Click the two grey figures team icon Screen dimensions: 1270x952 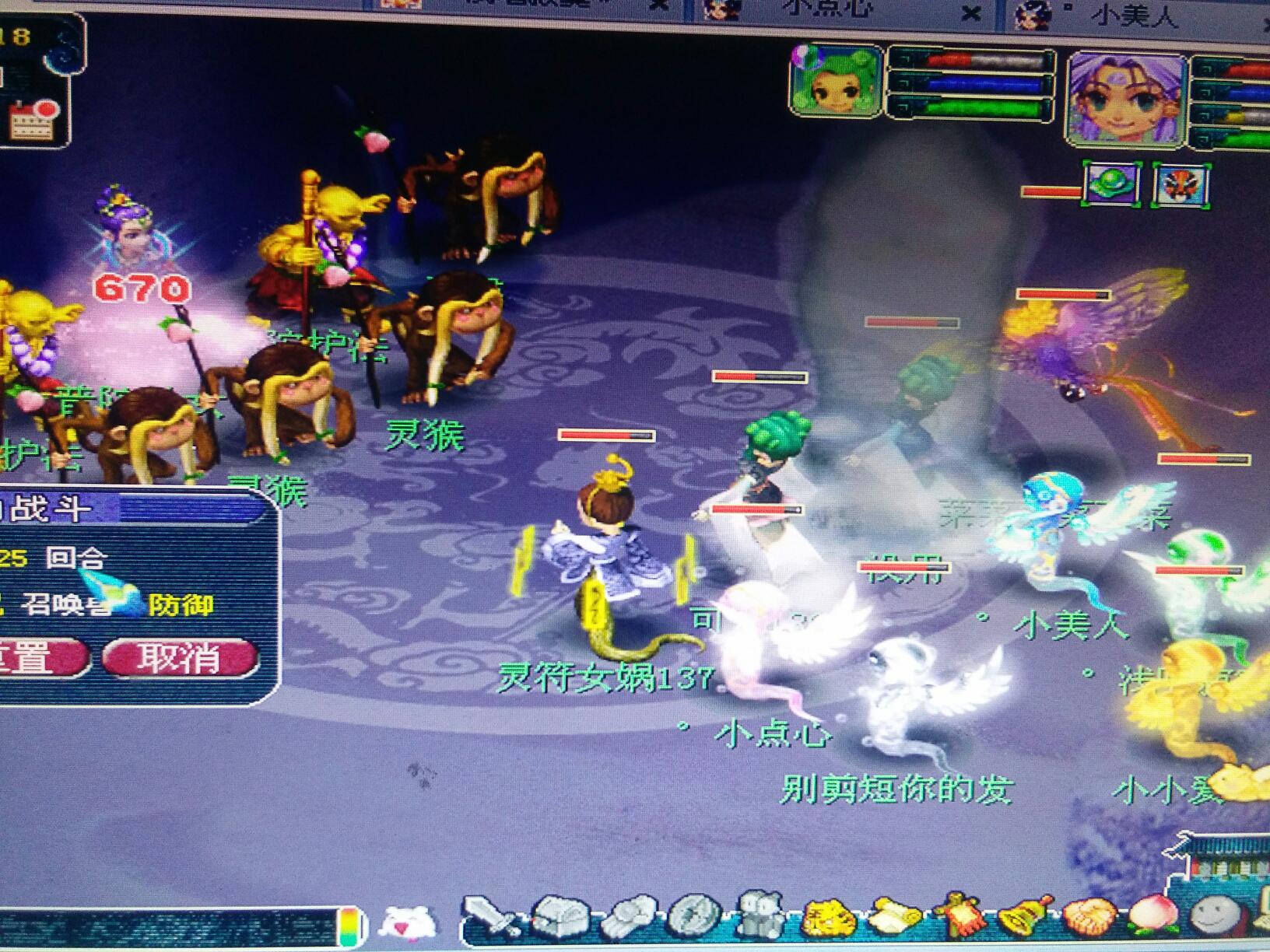point(760,914)
